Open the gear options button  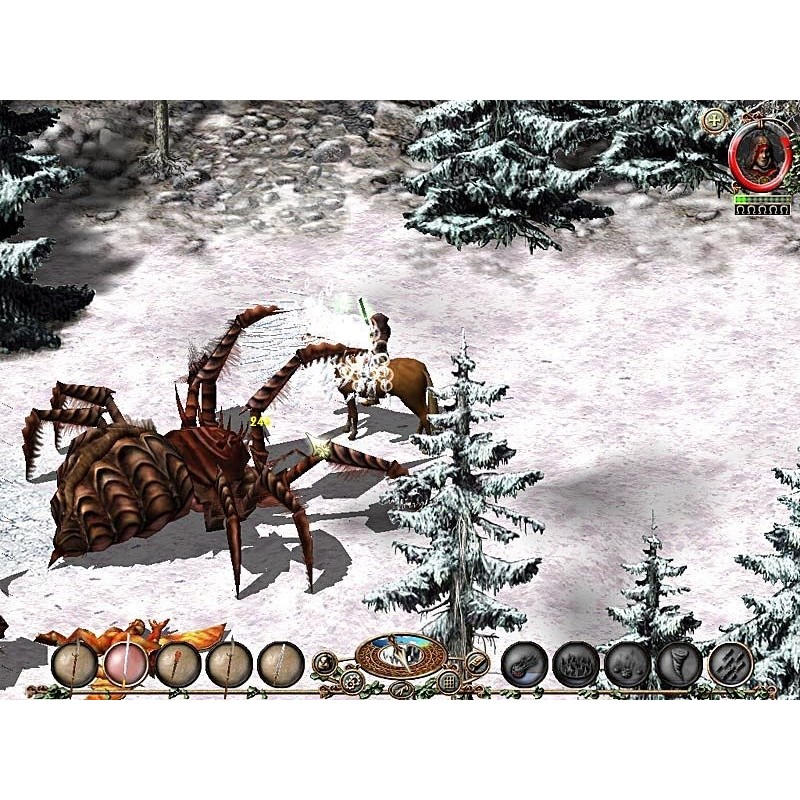click(x=351, y=682)
